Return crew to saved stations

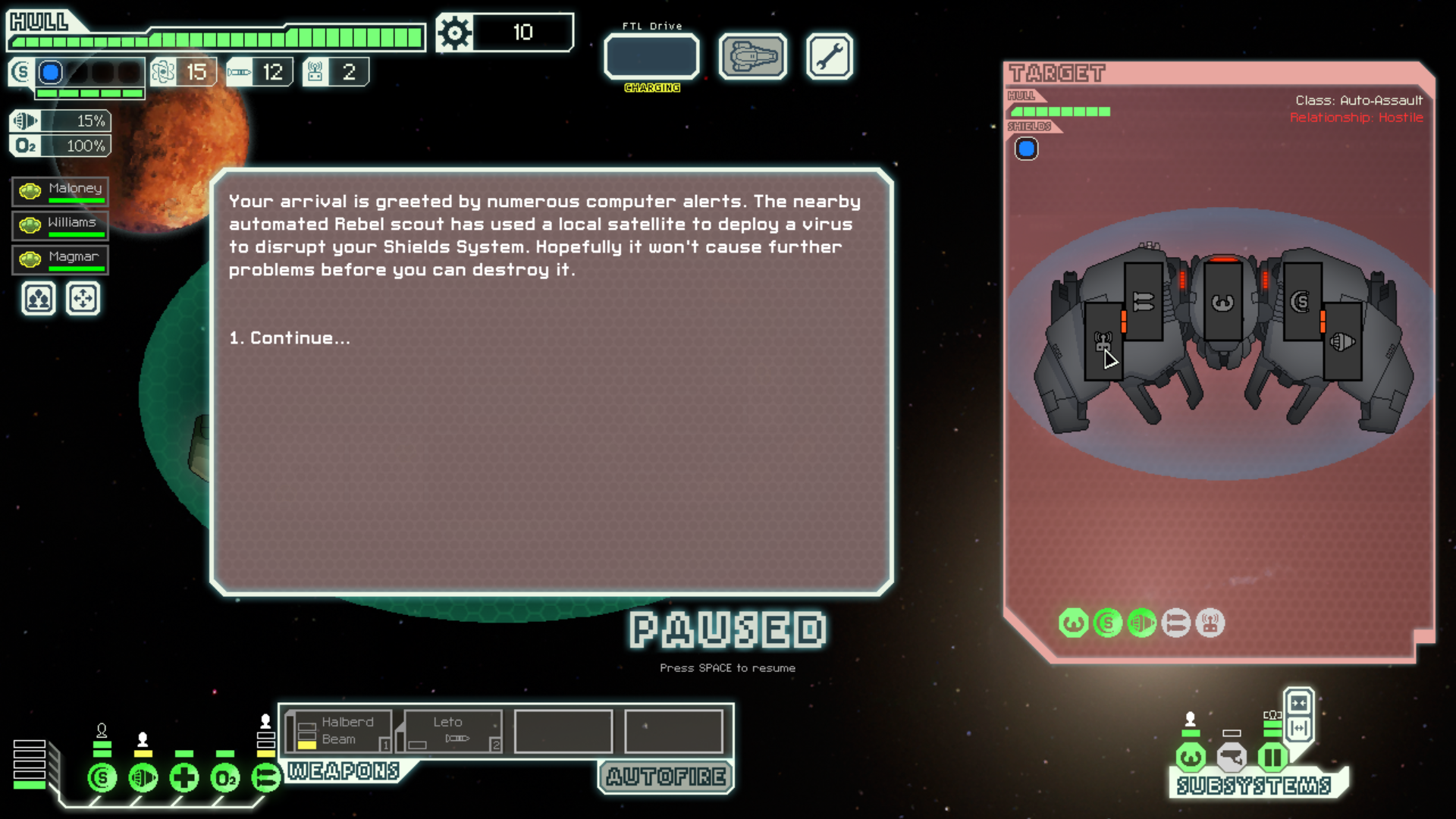83,299
